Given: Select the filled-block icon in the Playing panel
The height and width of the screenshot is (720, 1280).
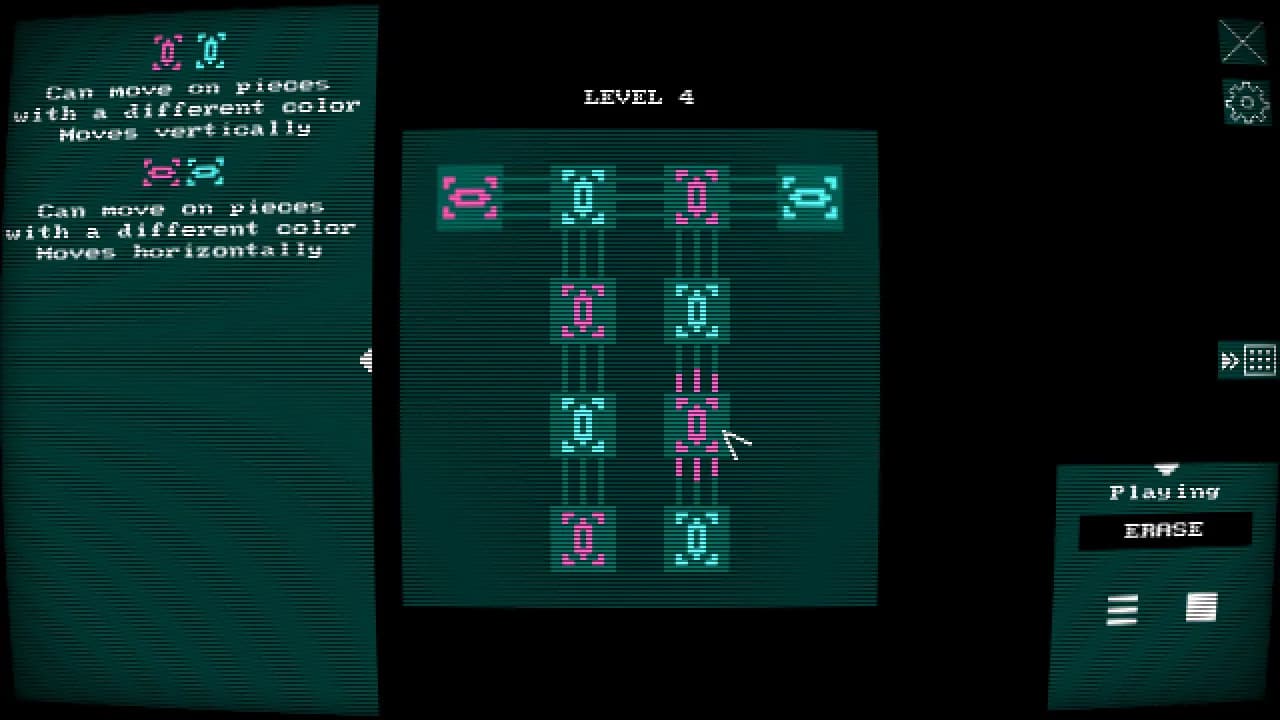Looking at the screenshot, I should click(x=1201, y=605).
